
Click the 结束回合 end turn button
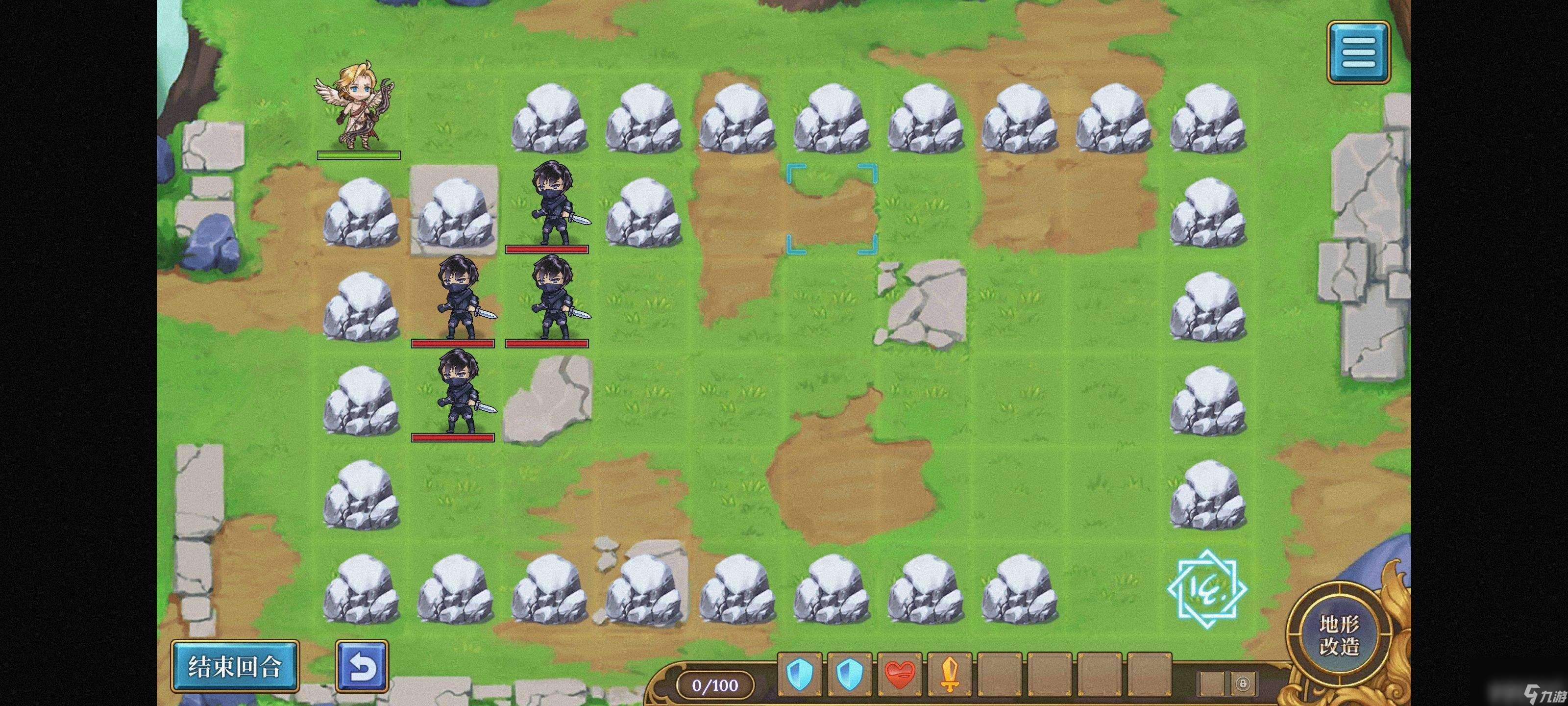[234, 666]
